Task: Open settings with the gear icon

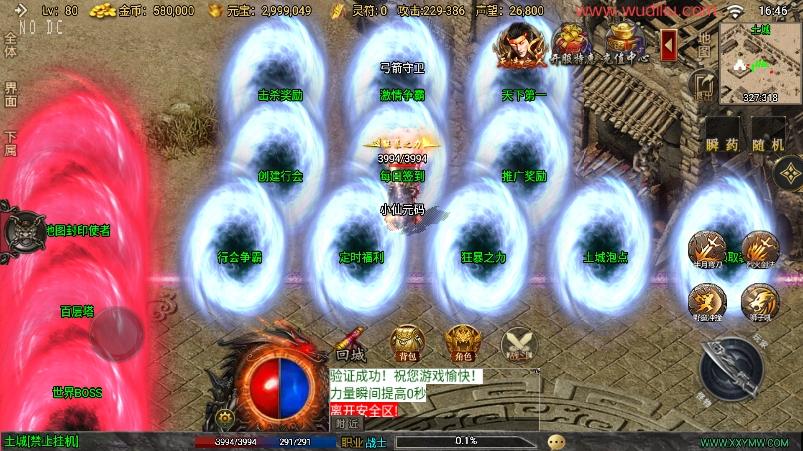Action: pos(226,418)
